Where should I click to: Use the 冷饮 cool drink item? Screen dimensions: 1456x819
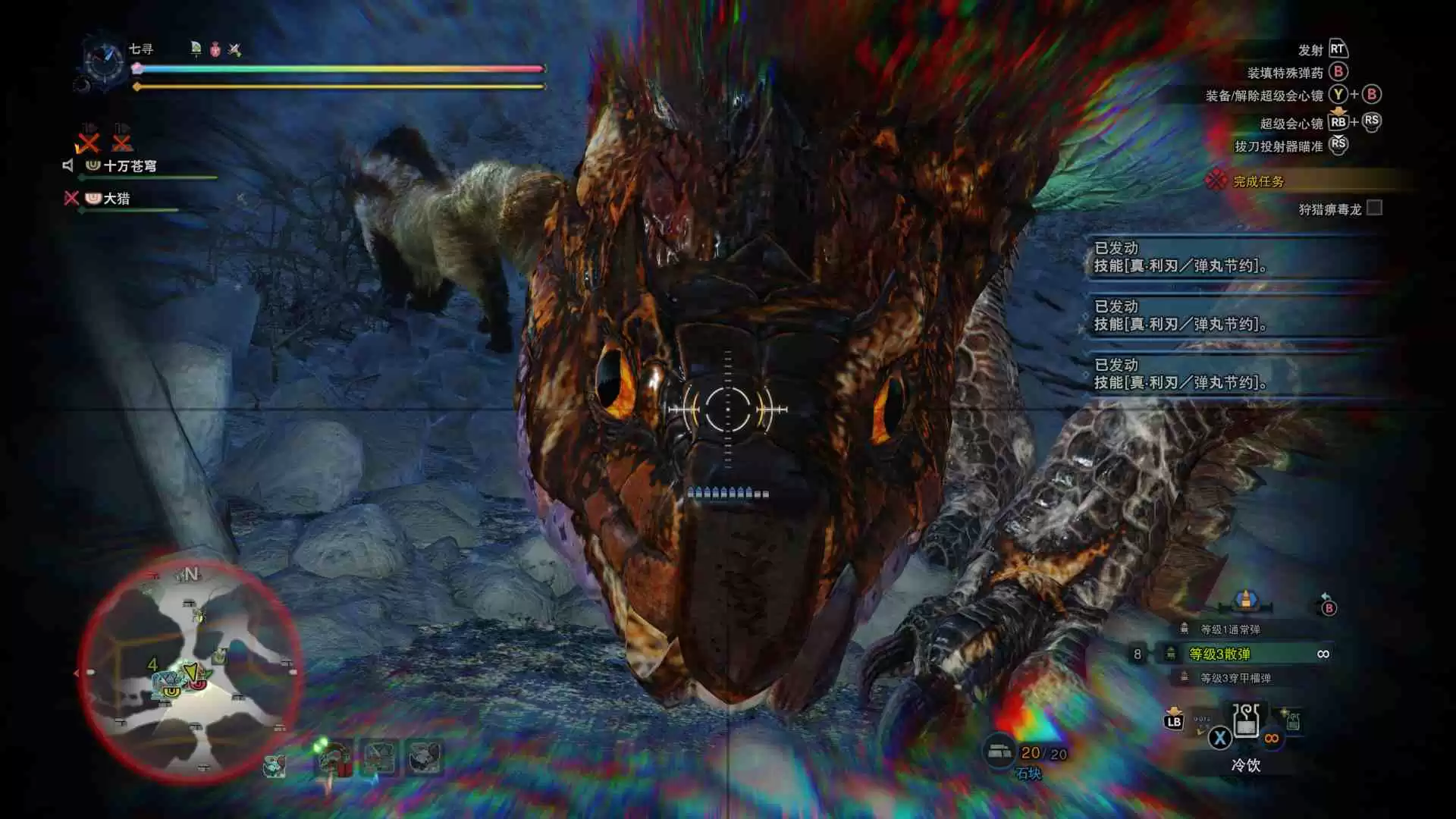1246,723
